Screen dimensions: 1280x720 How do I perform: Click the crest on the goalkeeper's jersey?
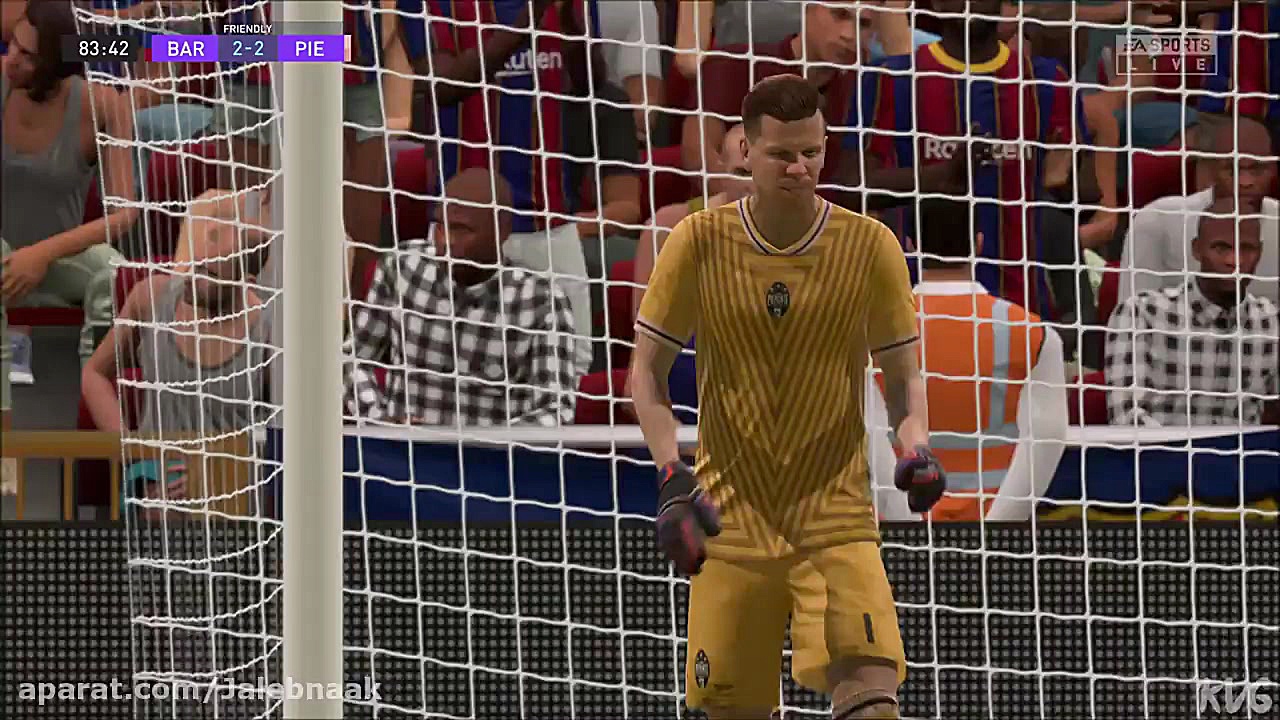[x=778, y=299]
